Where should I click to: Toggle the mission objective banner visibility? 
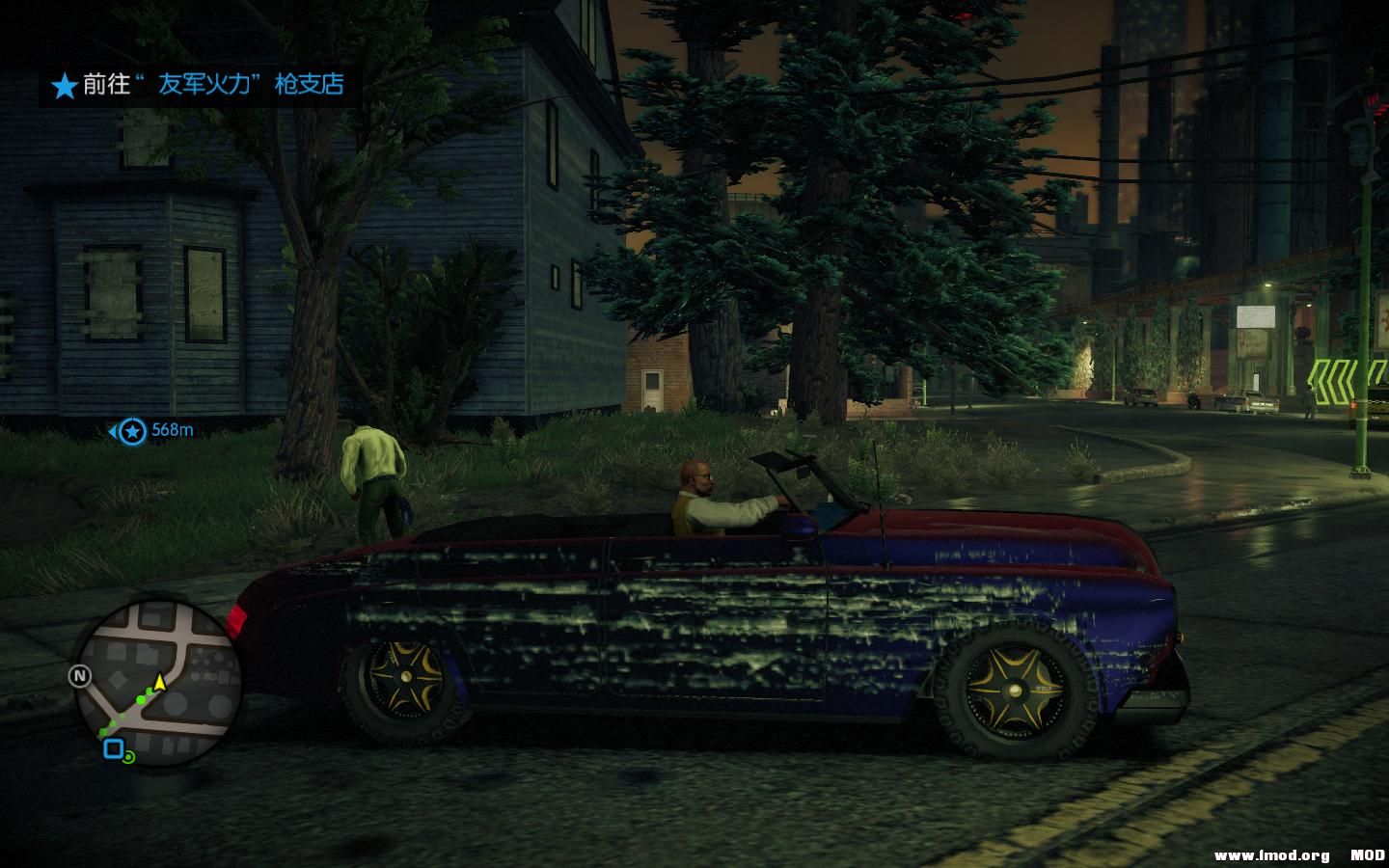(x=193, y=86)
